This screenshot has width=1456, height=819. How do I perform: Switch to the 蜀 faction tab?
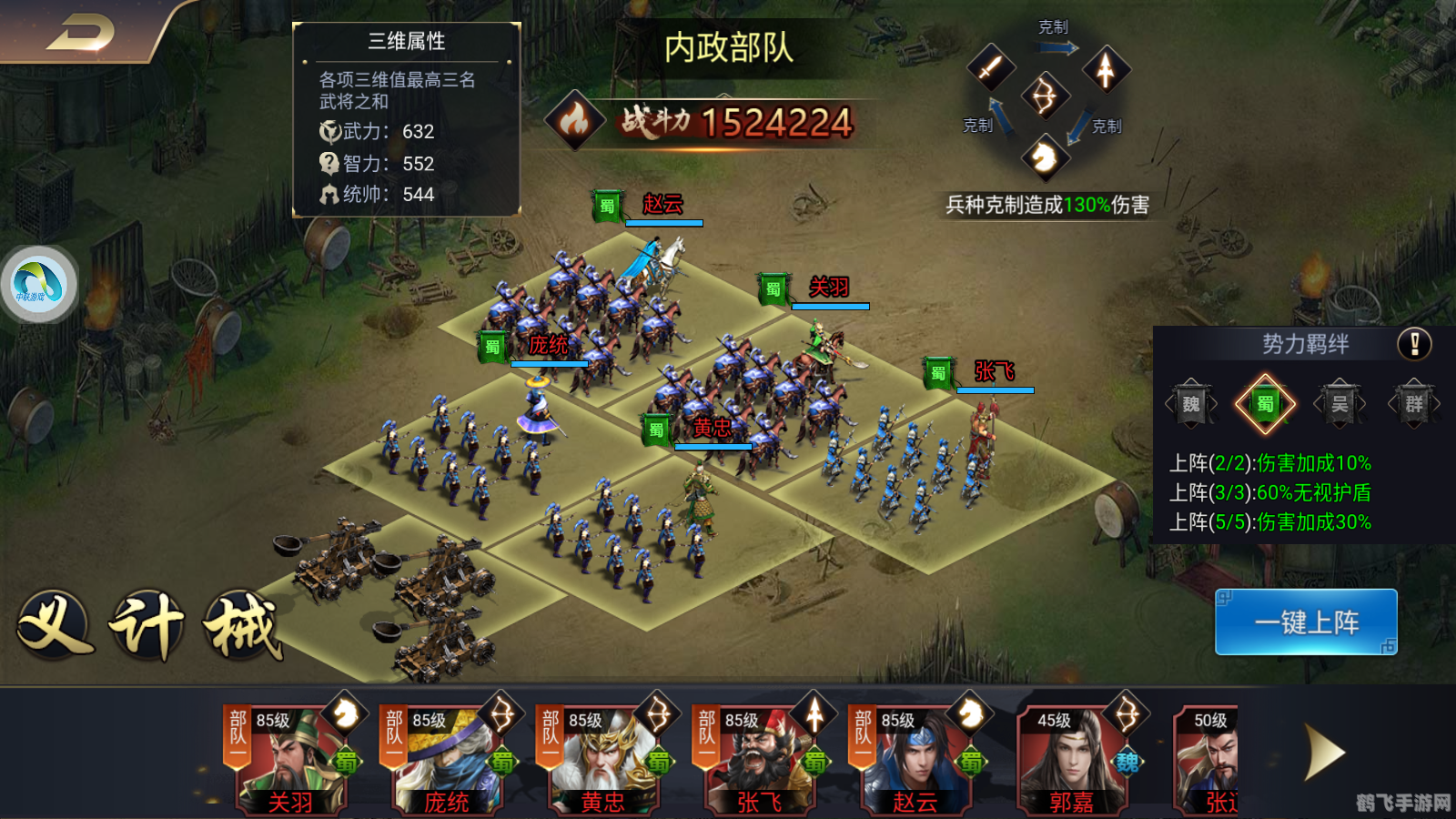tap(1267, 403)
